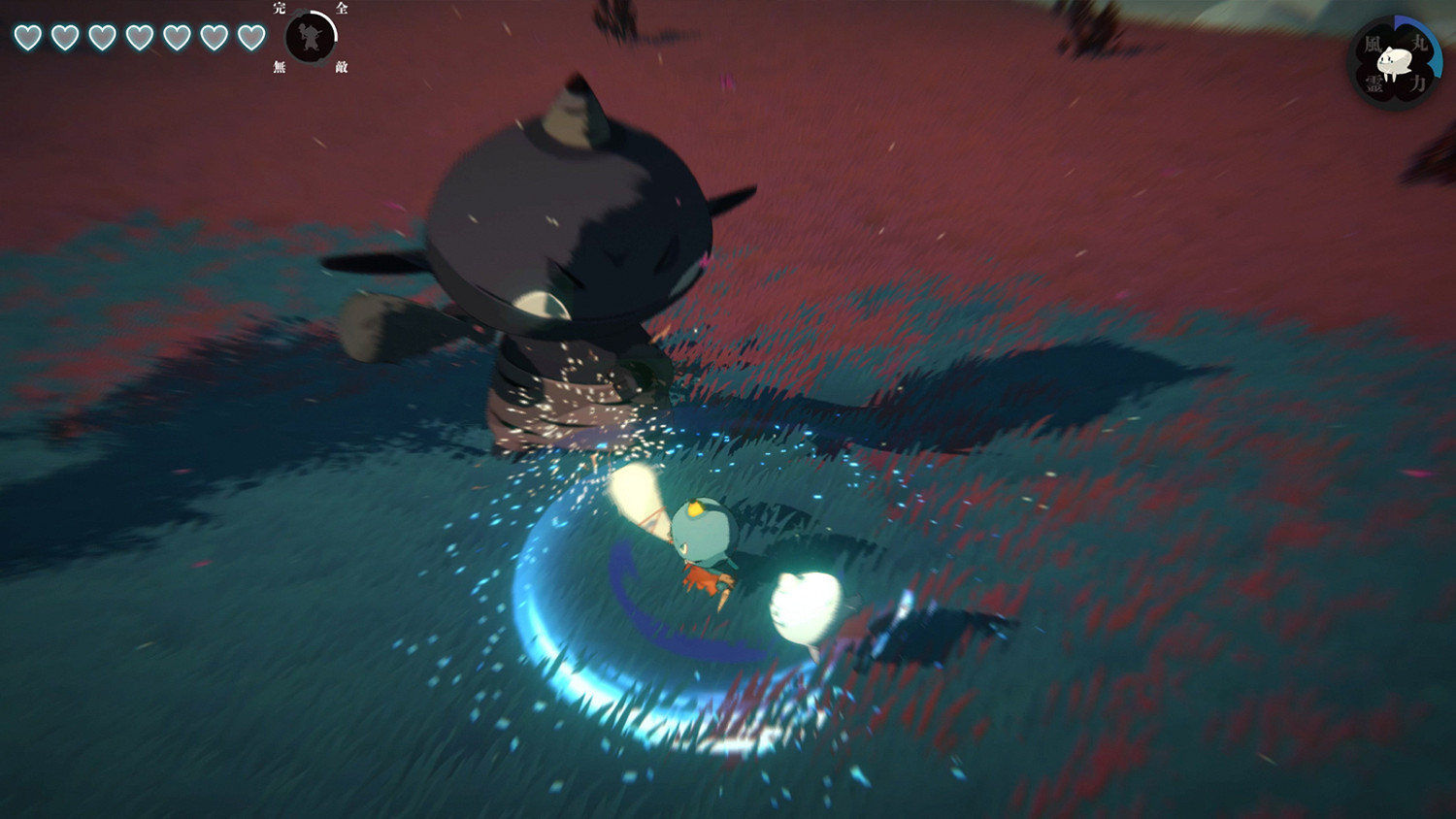Click the first heart in the health bar
Viewport: 1456px width, 819px height.
click(x=27, y=37)
